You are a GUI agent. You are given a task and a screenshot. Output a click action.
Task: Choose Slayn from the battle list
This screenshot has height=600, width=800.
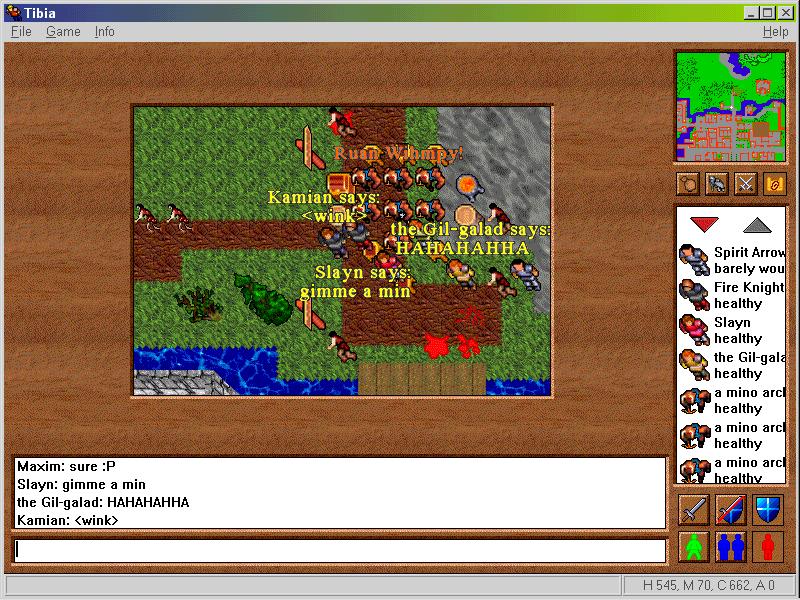(733, 330)
